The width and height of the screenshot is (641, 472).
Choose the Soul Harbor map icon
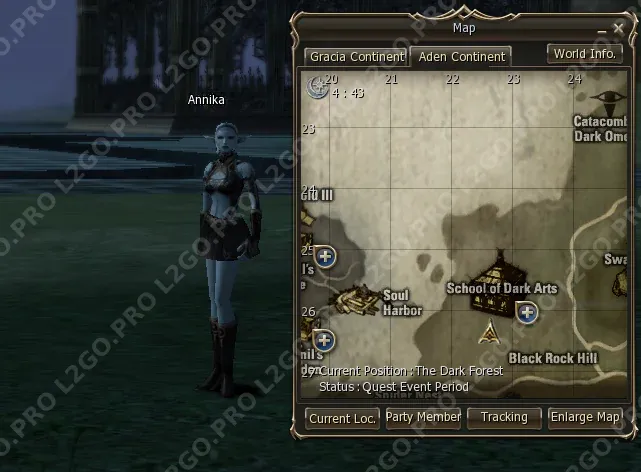(x=353, y=298)
